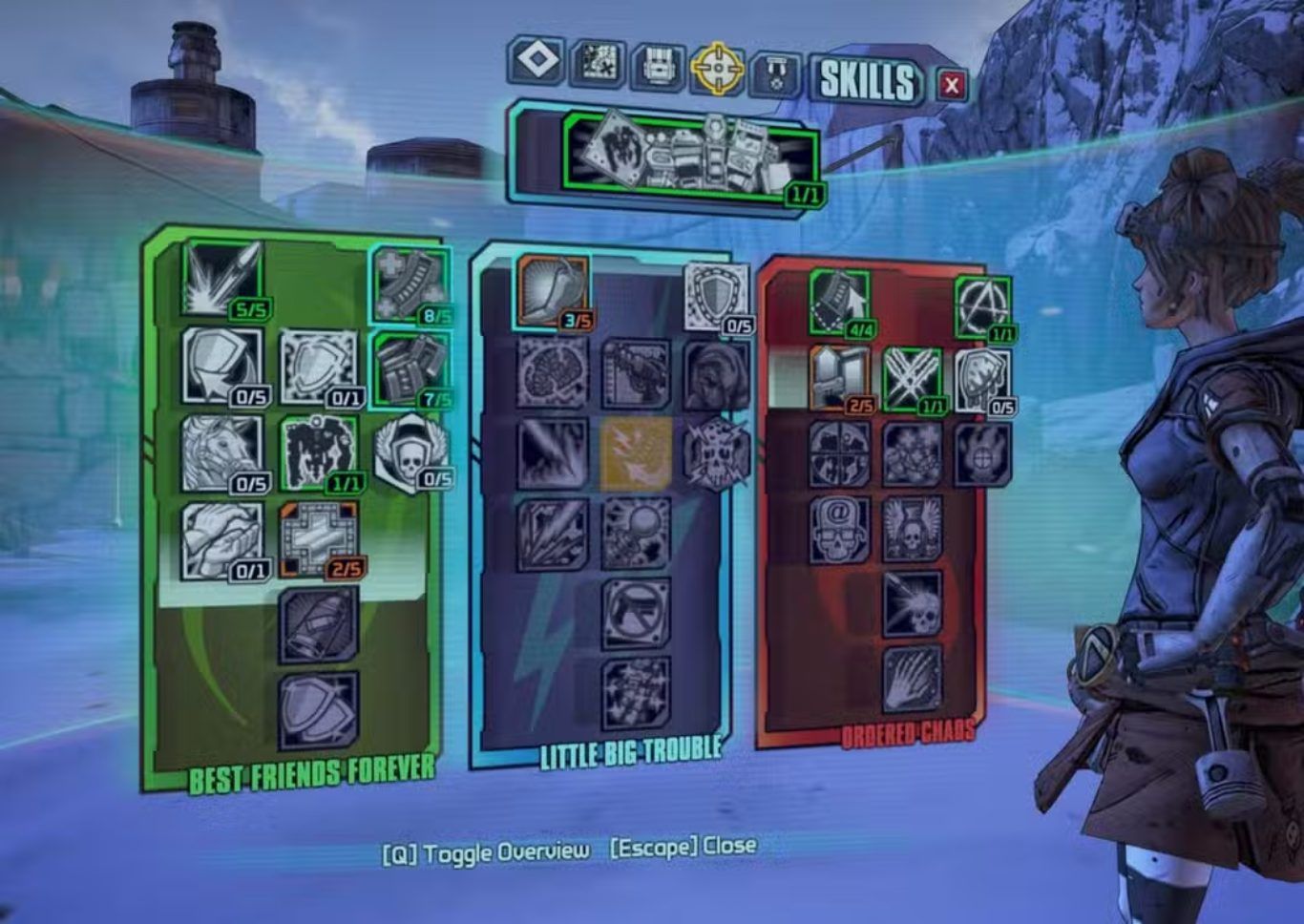Choose the gorilla face skill in Little Big Trouble
The image size is (1304, 924).
click(x=715, y=374)
